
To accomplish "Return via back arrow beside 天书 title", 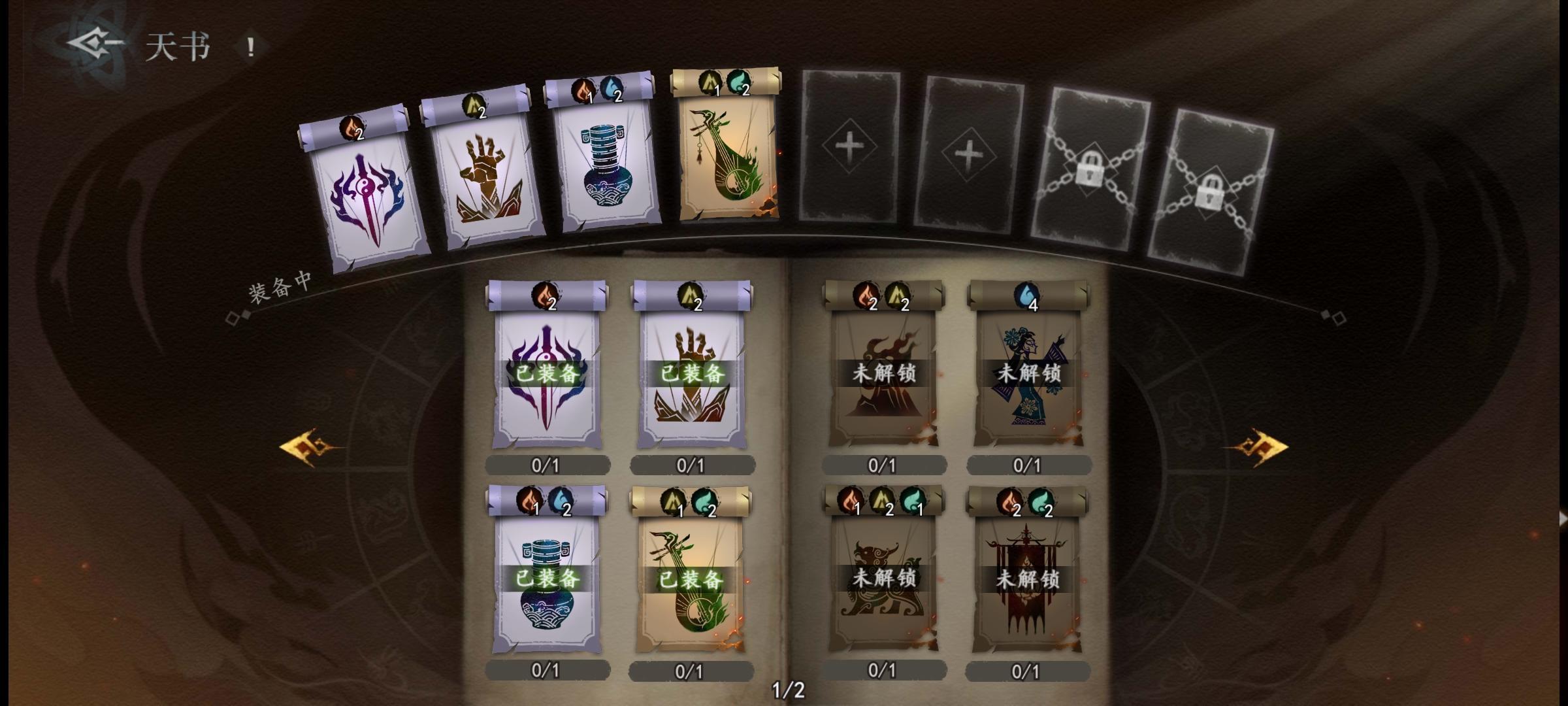I will (x=91, y=44).
